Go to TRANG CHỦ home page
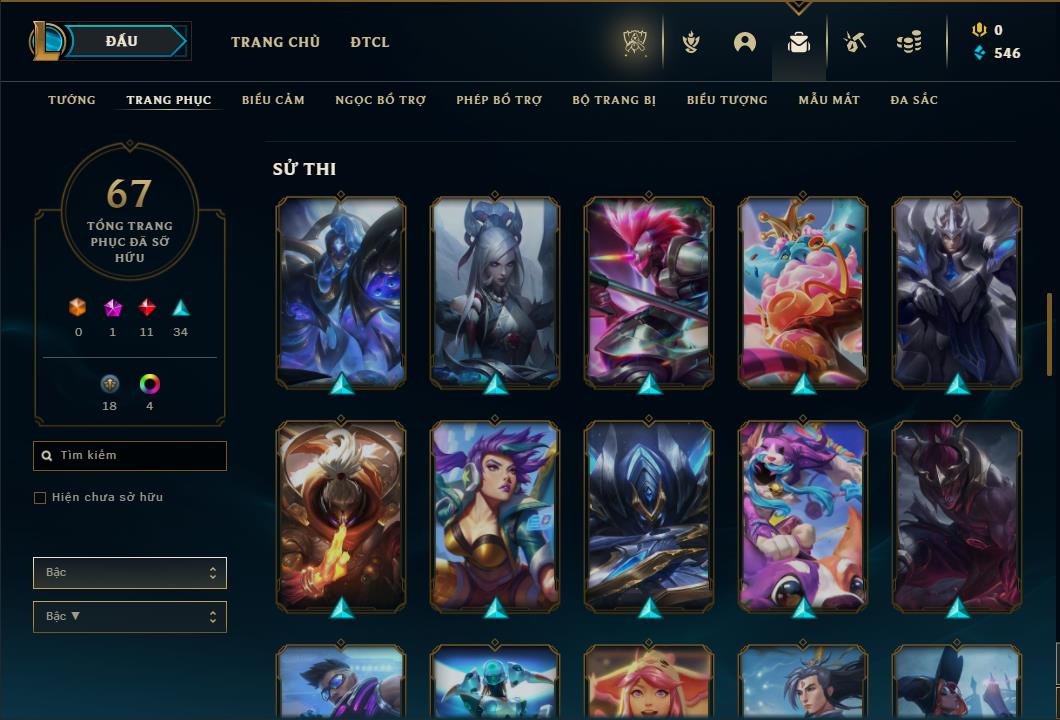 (275, 42)
